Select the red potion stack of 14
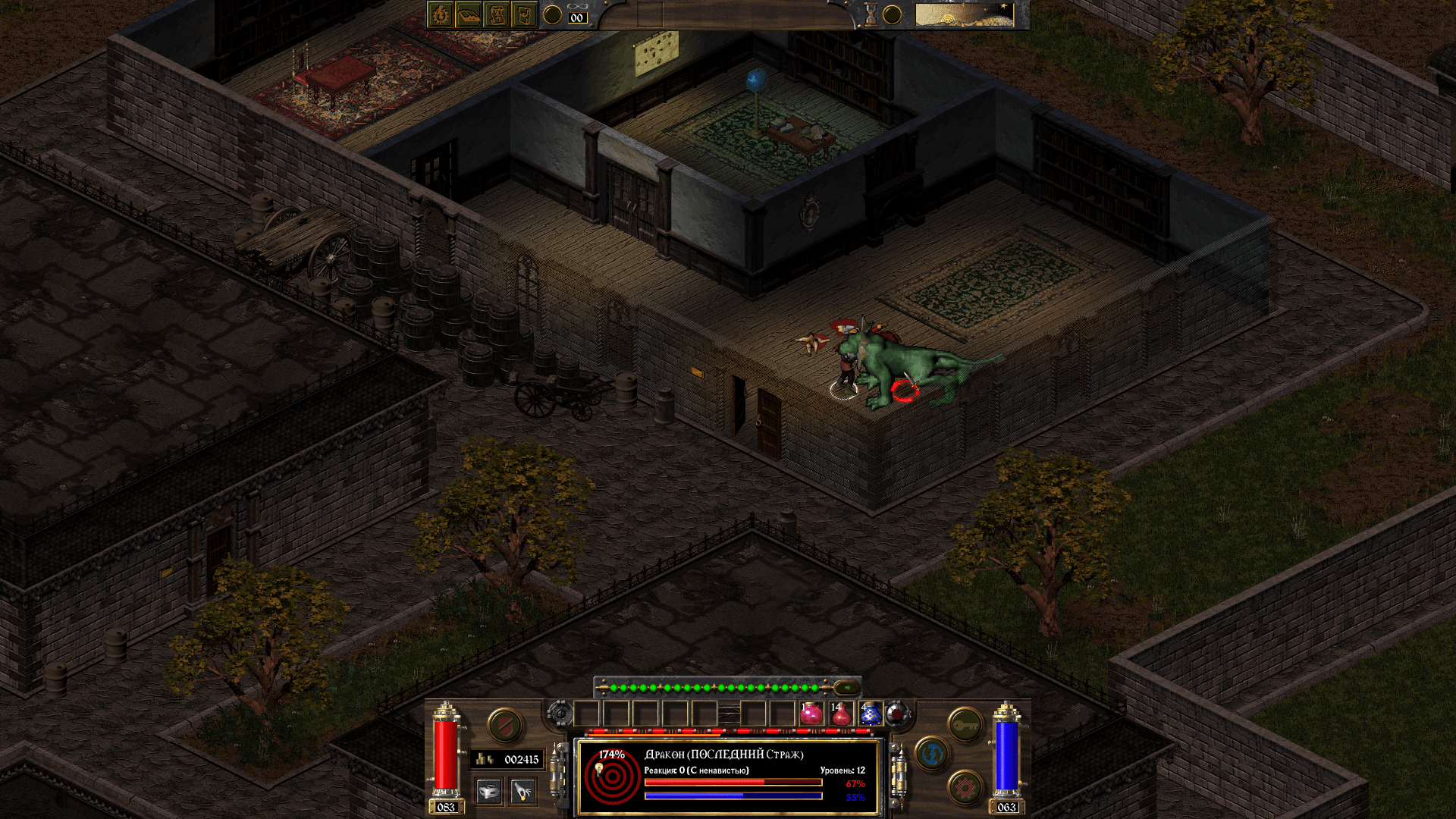1456x819 pixels. (842, 717)
